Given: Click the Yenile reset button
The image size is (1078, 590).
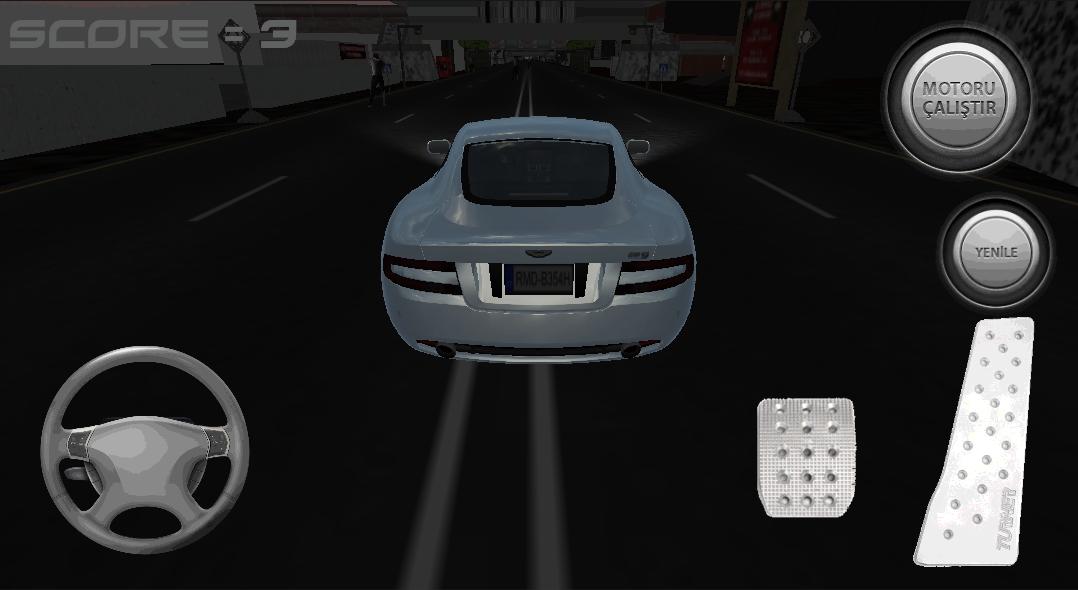Looking at the screenshot, I should (x=996, y=252).
